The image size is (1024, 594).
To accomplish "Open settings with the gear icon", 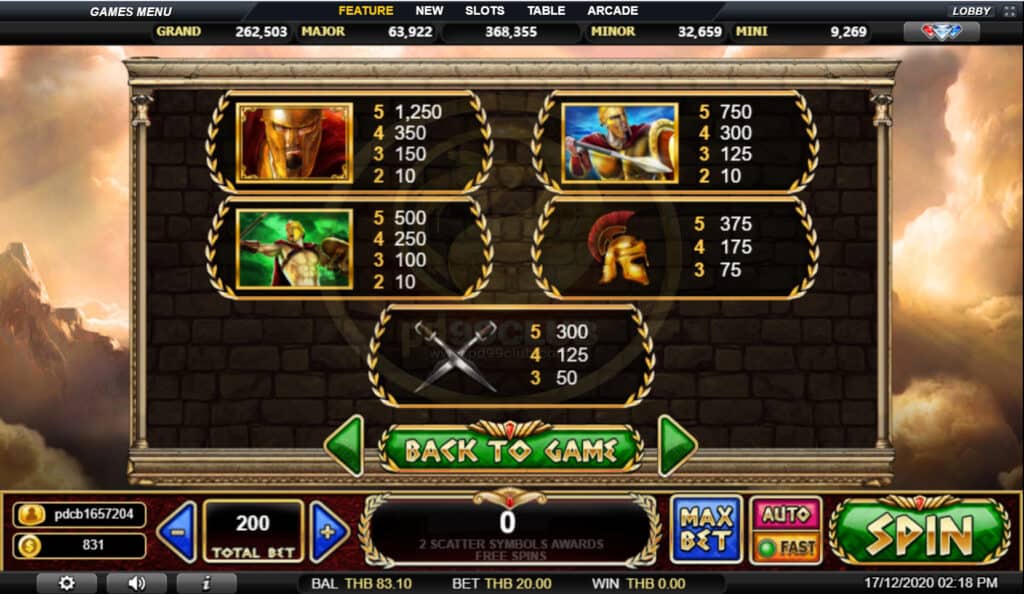I will tap(67, 583).
